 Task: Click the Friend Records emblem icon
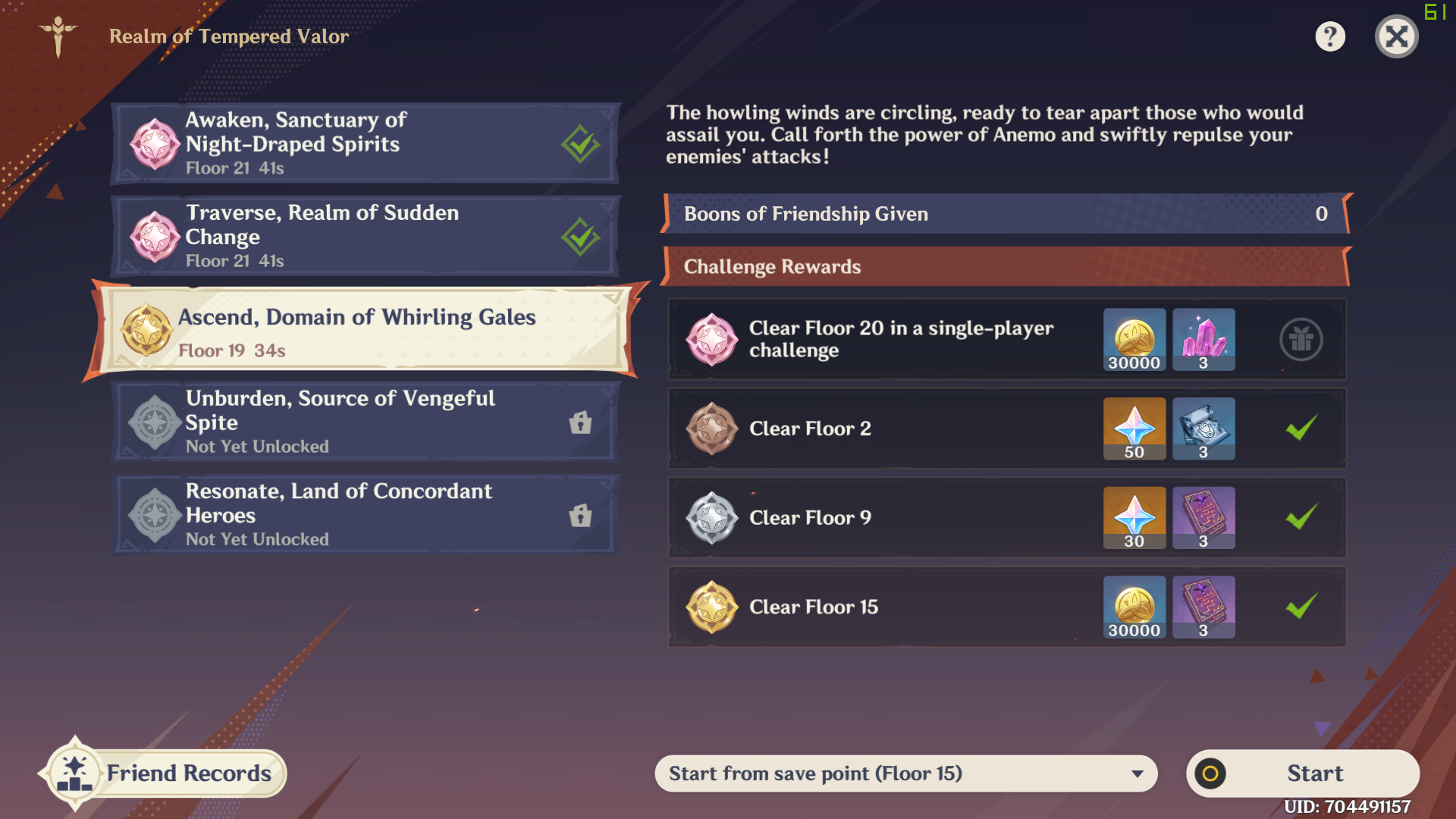75,773
